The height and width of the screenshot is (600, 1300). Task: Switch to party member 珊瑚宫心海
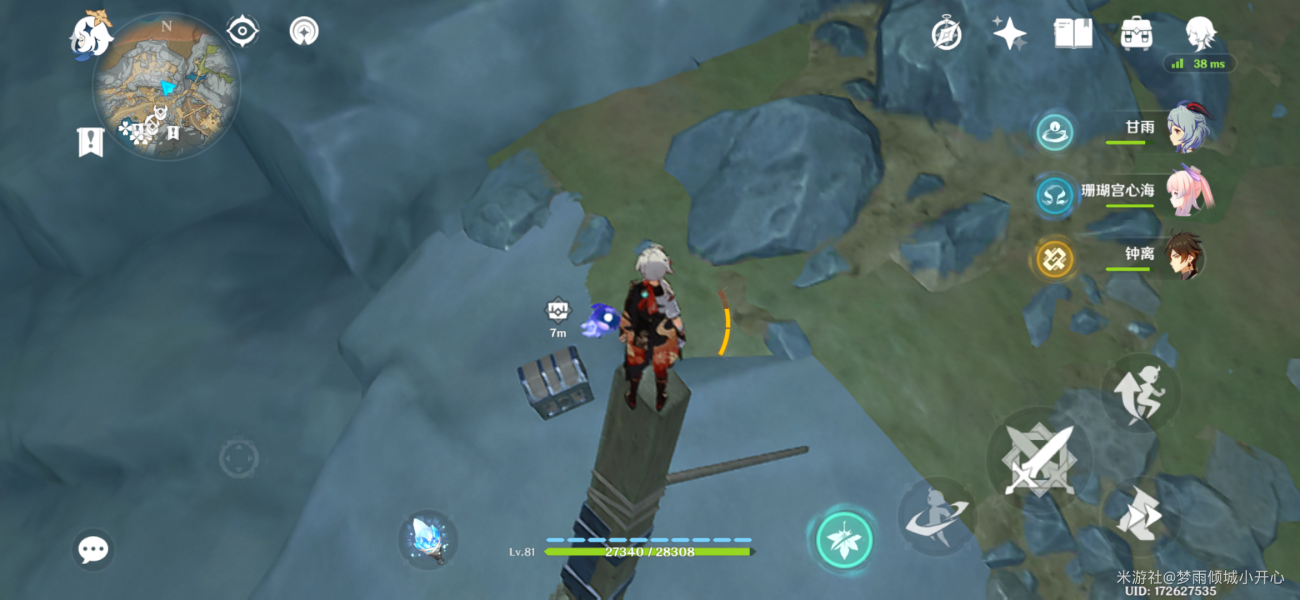[x=1187, y=190]
